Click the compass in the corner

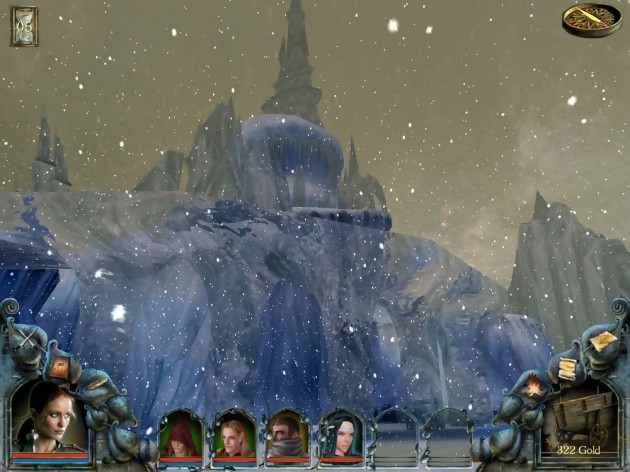pyautogui.click(x=591, y=18)
